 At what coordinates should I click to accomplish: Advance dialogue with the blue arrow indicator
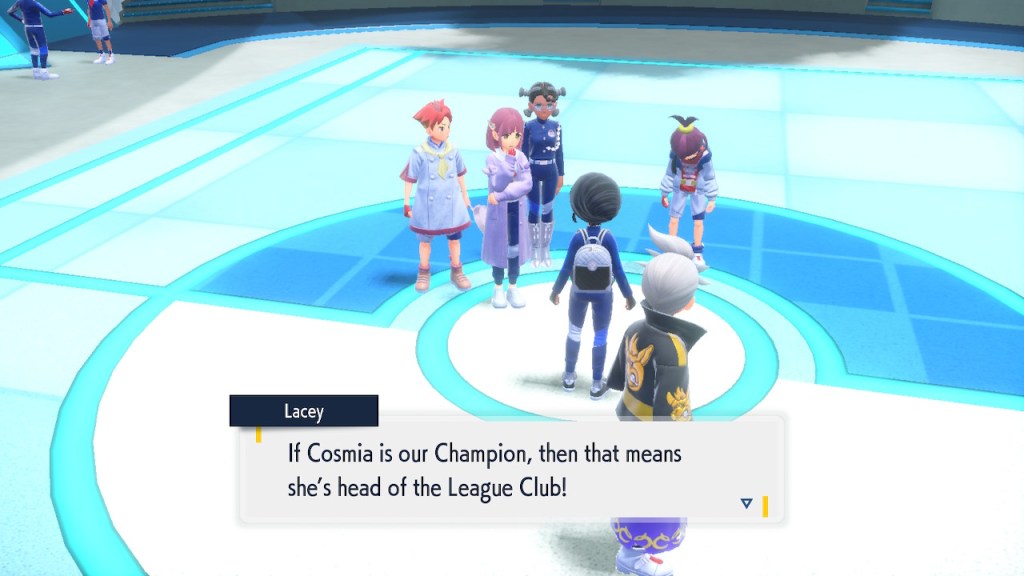(746, 503)
